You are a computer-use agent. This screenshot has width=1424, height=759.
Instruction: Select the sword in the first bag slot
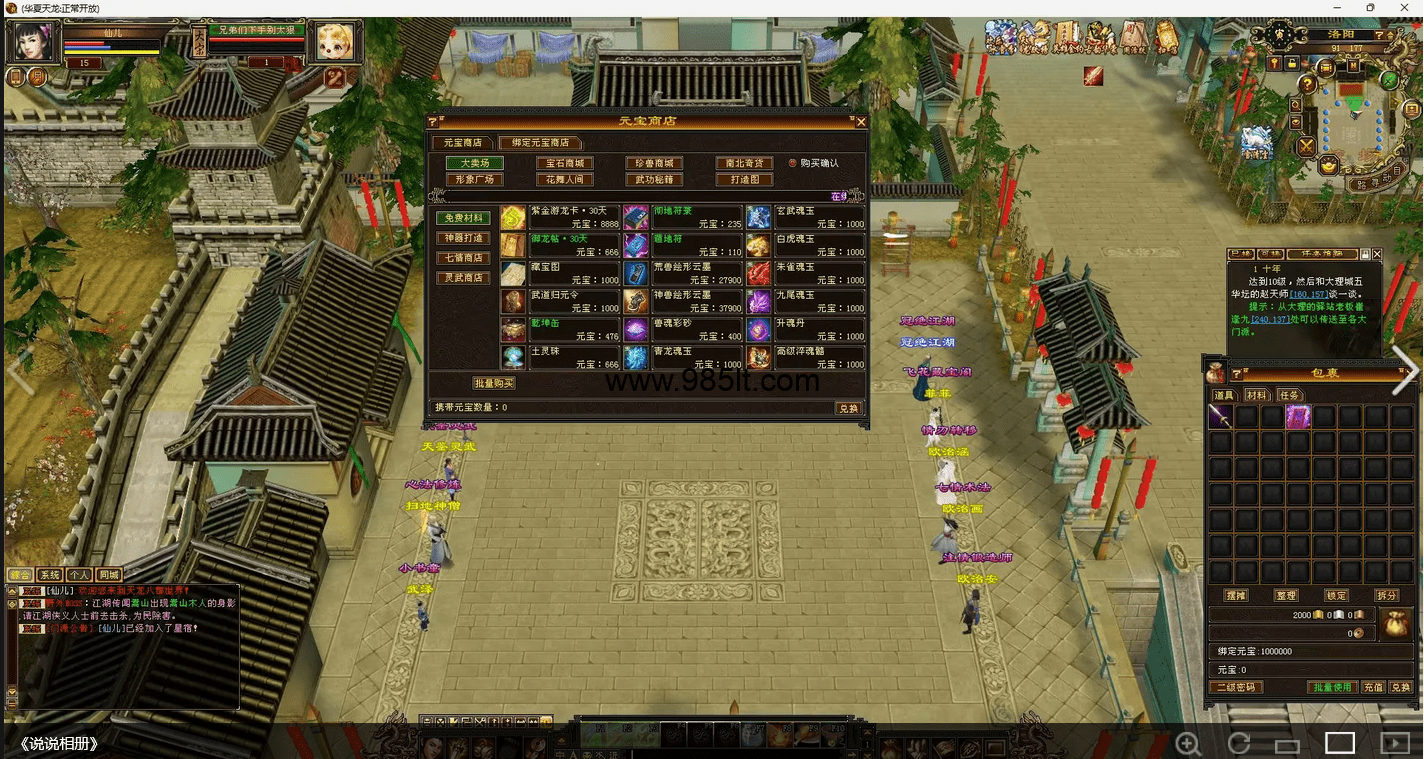coord(1220,417)
